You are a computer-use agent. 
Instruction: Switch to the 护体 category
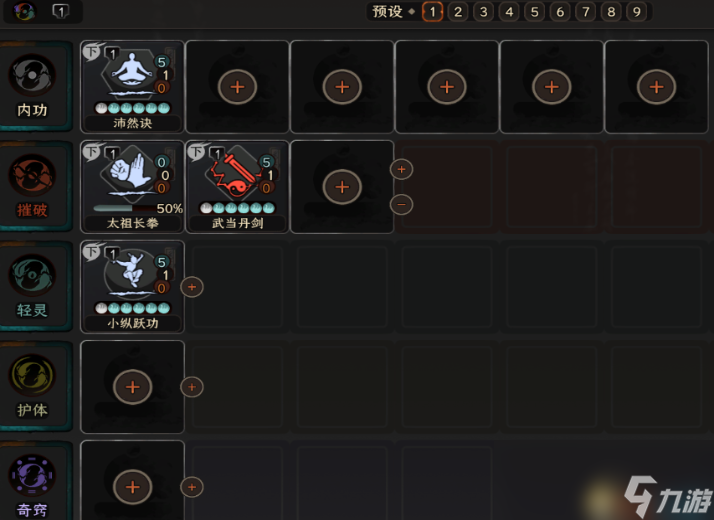(32, 385)
